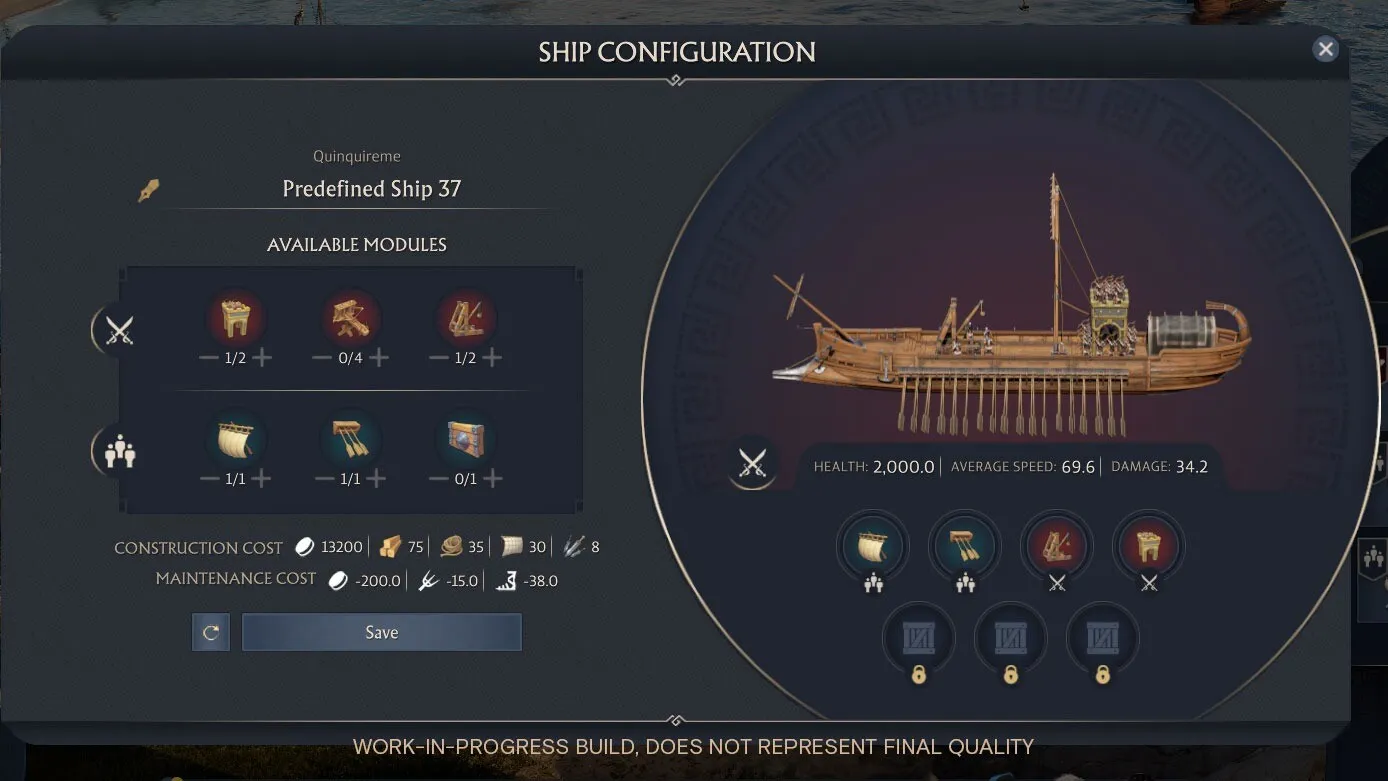Decrease the catapult module count

438,358
